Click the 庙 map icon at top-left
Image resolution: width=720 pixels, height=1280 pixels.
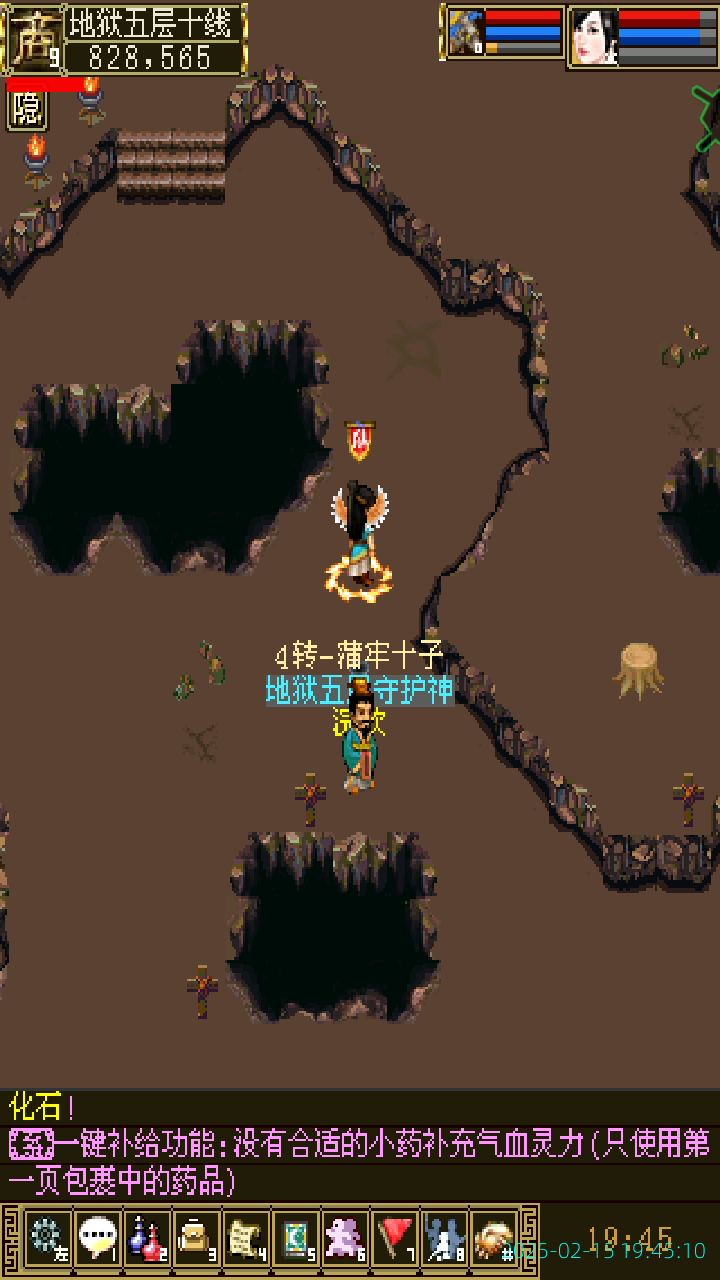32,38
